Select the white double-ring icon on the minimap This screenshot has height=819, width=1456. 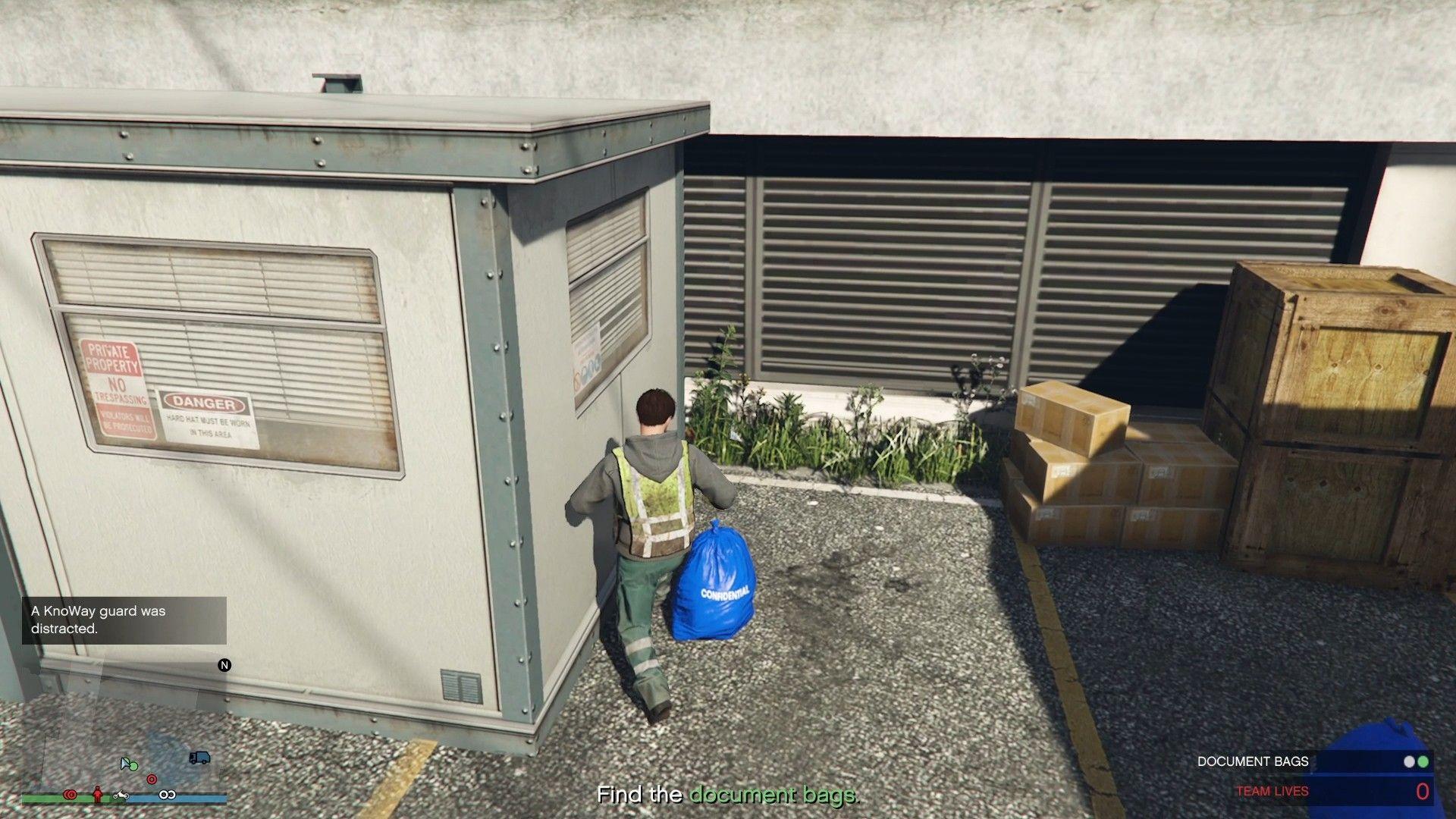167,795
